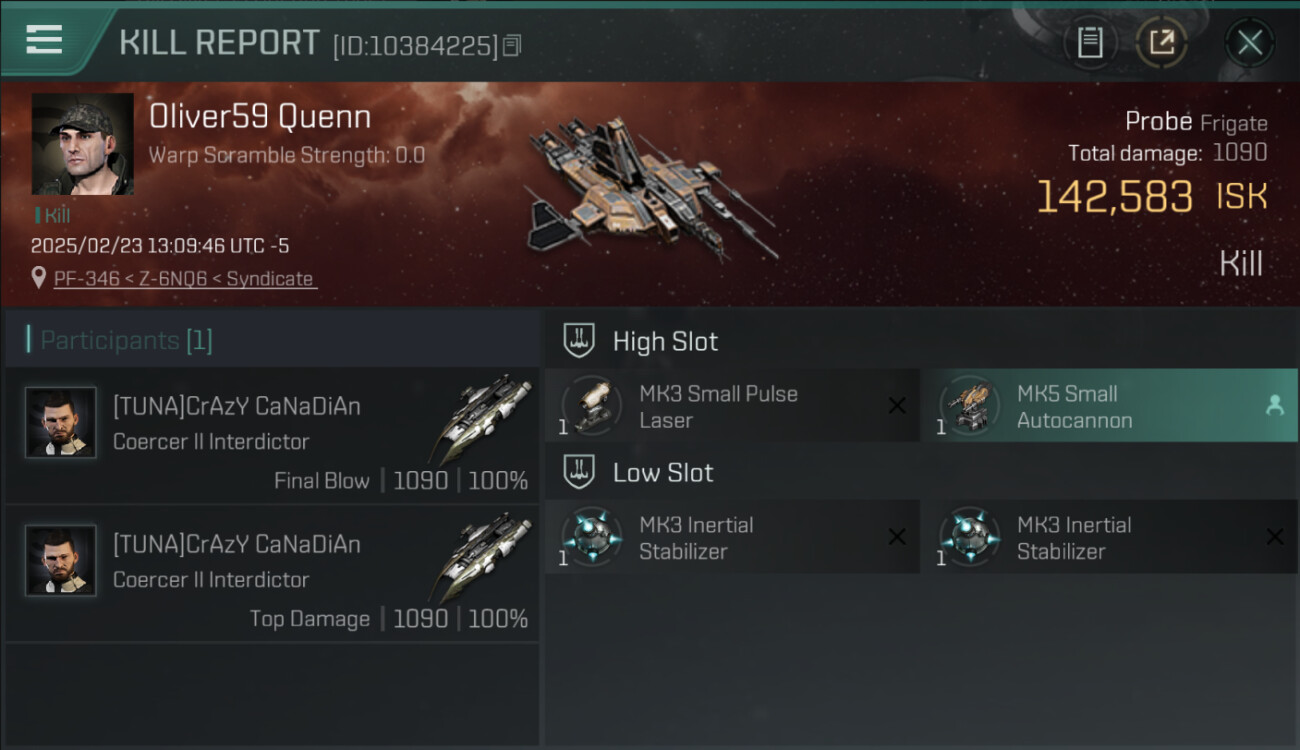This screenshot has width=1300, height=750.
Task: Select the Top Damage participant row
Action: pyautogui.click(x=272, y=573)
